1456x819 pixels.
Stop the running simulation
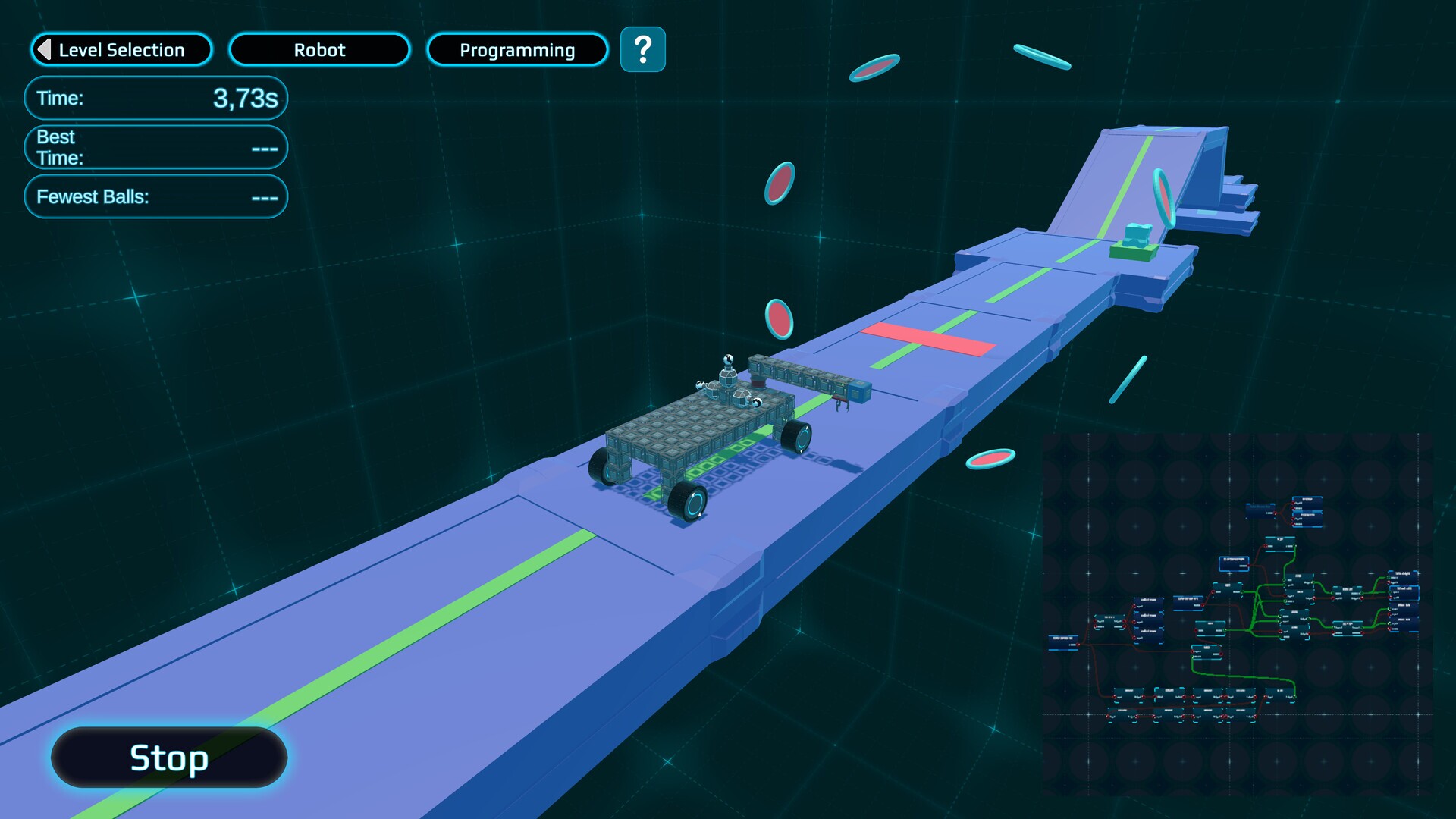(169, 758)
